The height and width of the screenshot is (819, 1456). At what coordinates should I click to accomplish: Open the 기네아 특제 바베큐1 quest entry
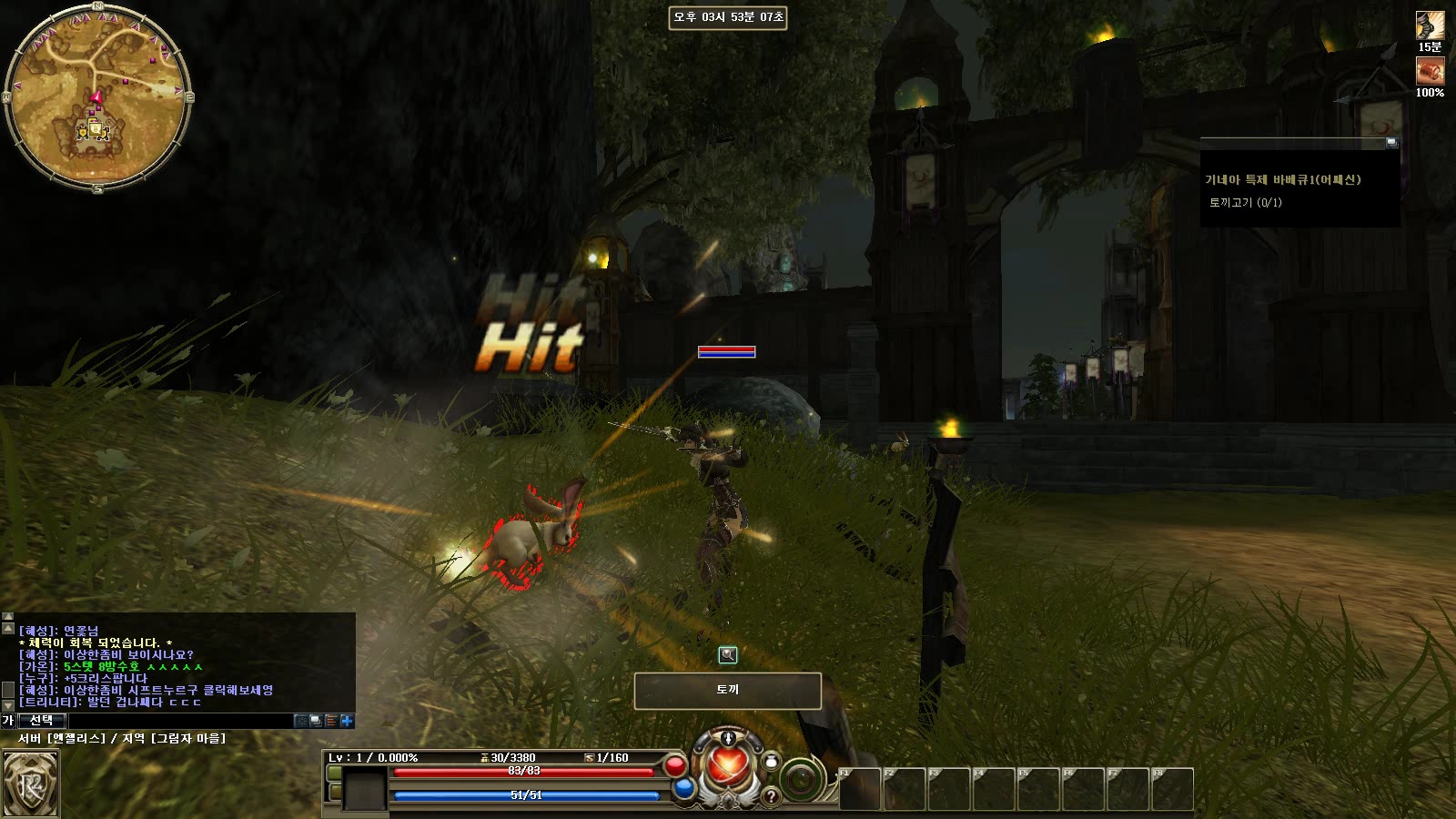(1282, 180)
